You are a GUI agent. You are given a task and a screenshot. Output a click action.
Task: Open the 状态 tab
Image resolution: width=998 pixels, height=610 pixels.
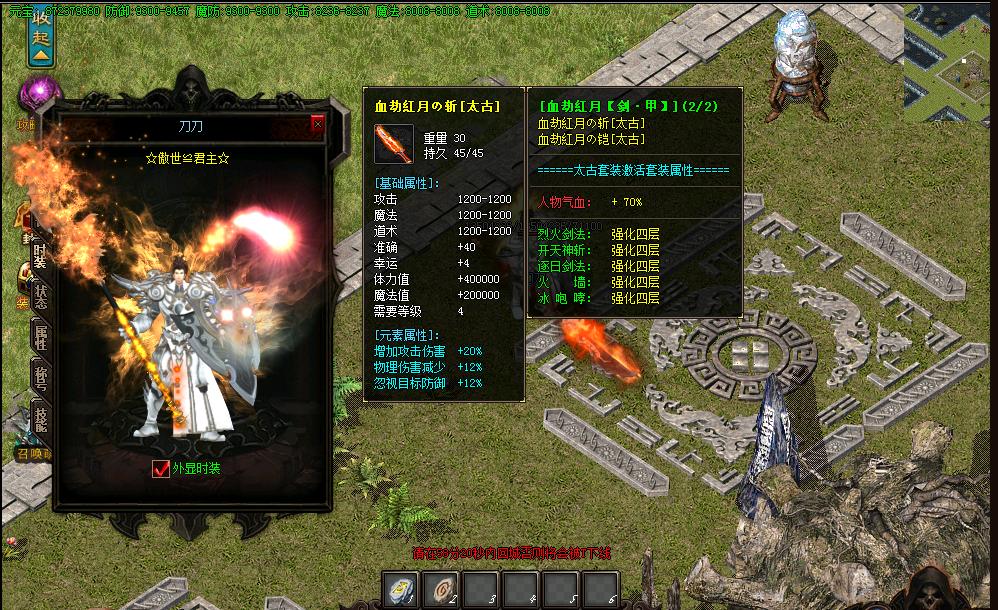click(40, 295)
